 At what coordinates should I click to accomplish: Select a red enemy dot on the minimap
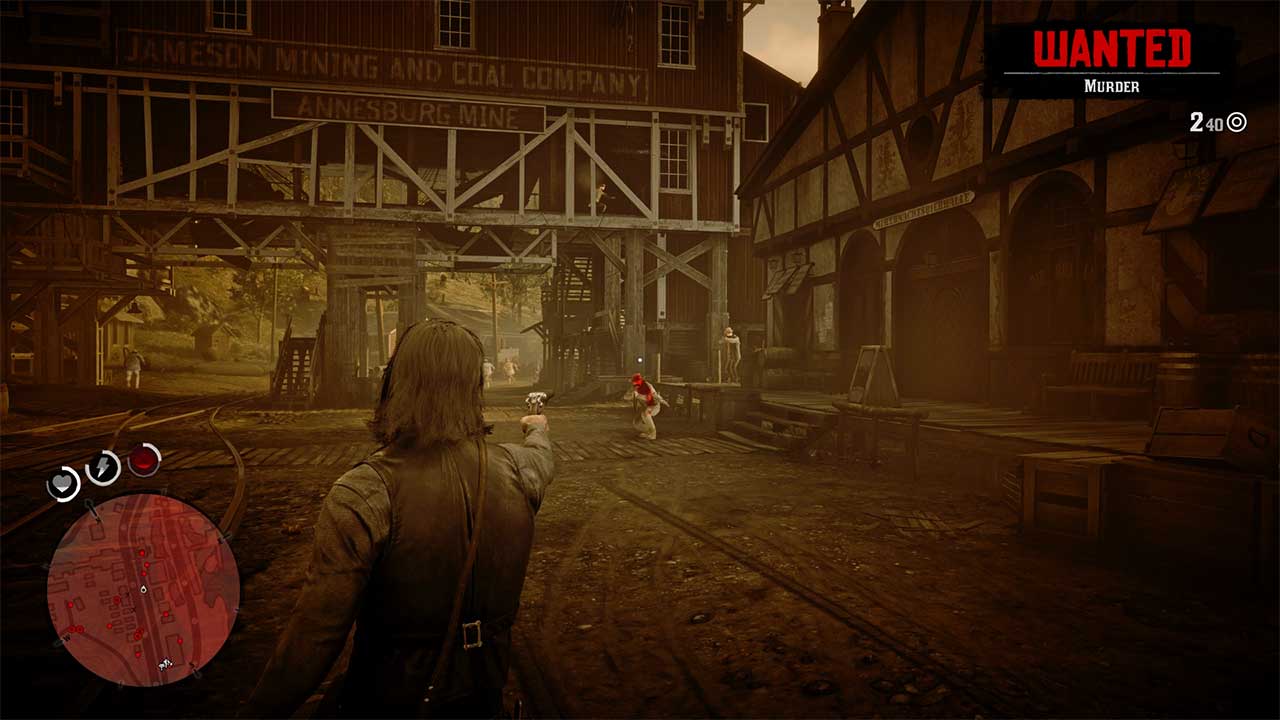click(x=140, y=552)
